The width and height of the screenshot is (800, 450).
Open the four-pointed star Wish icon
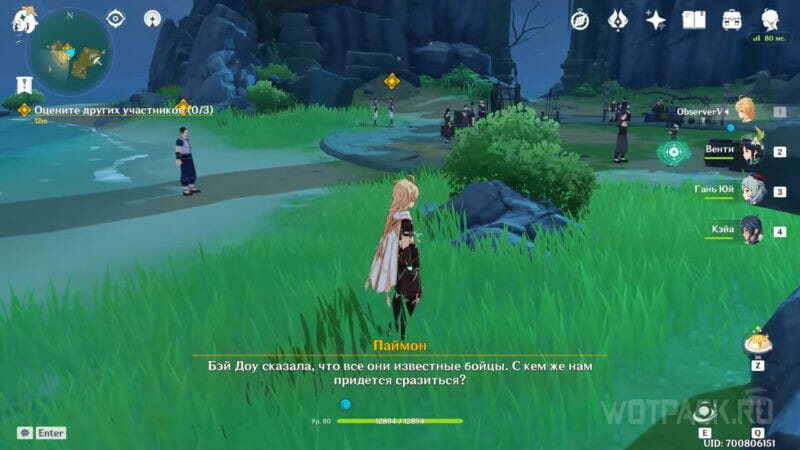(x=656, y=19)
